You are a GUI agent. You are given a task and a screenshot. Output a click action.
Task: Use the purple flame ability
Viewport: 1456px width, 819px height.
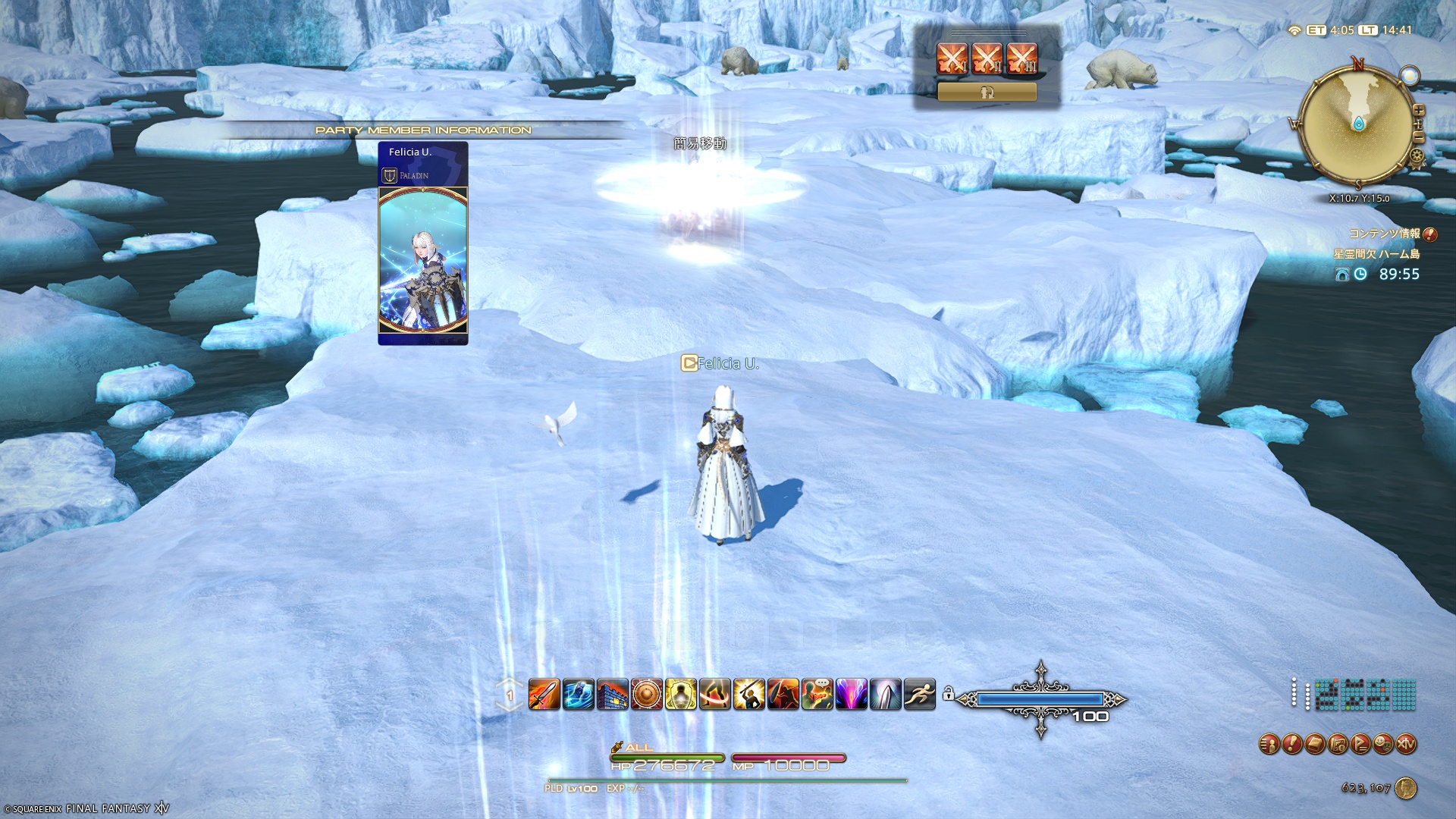point(851,694)
